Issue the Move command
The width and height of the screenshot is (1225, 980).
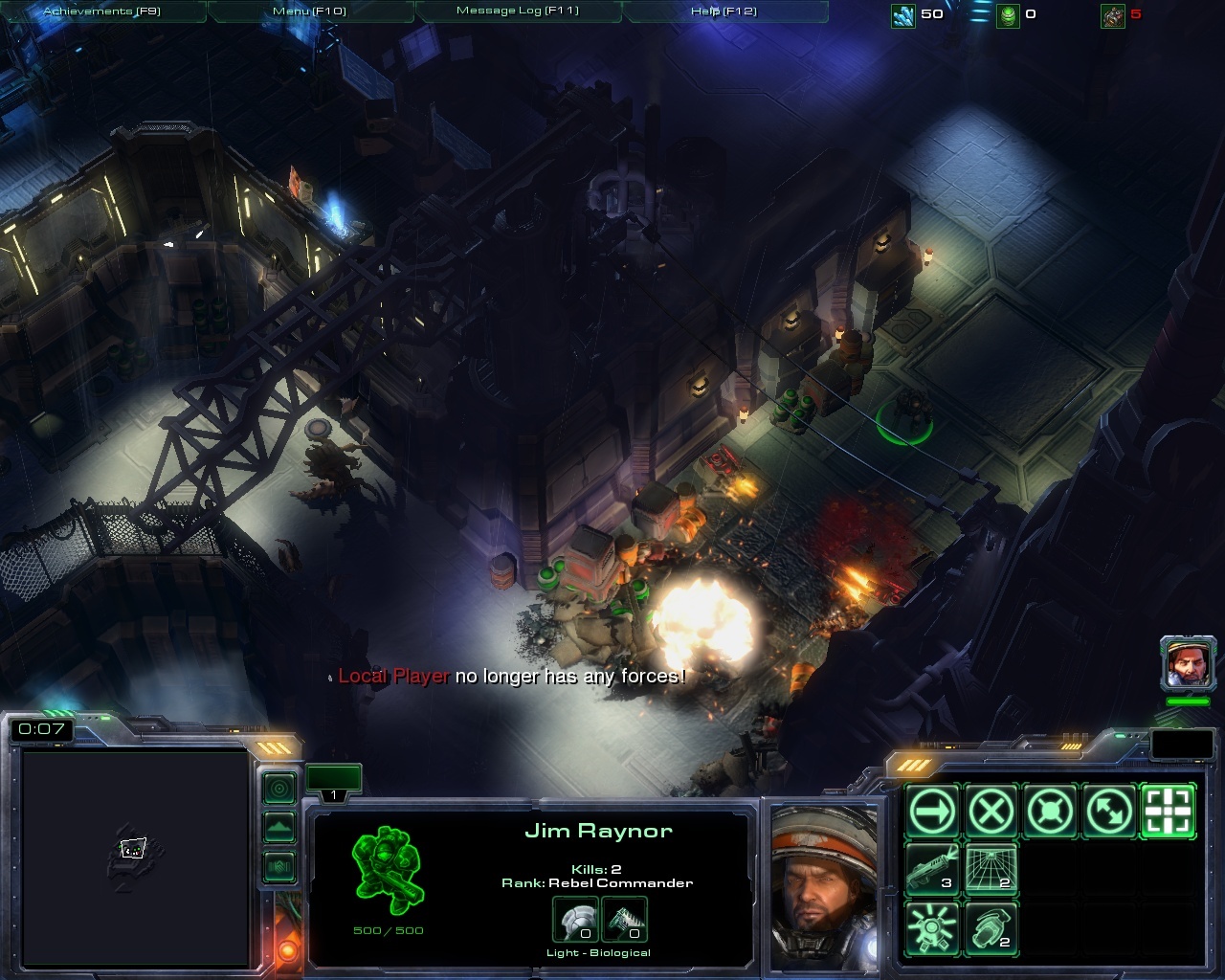click(x=933, y=812)
